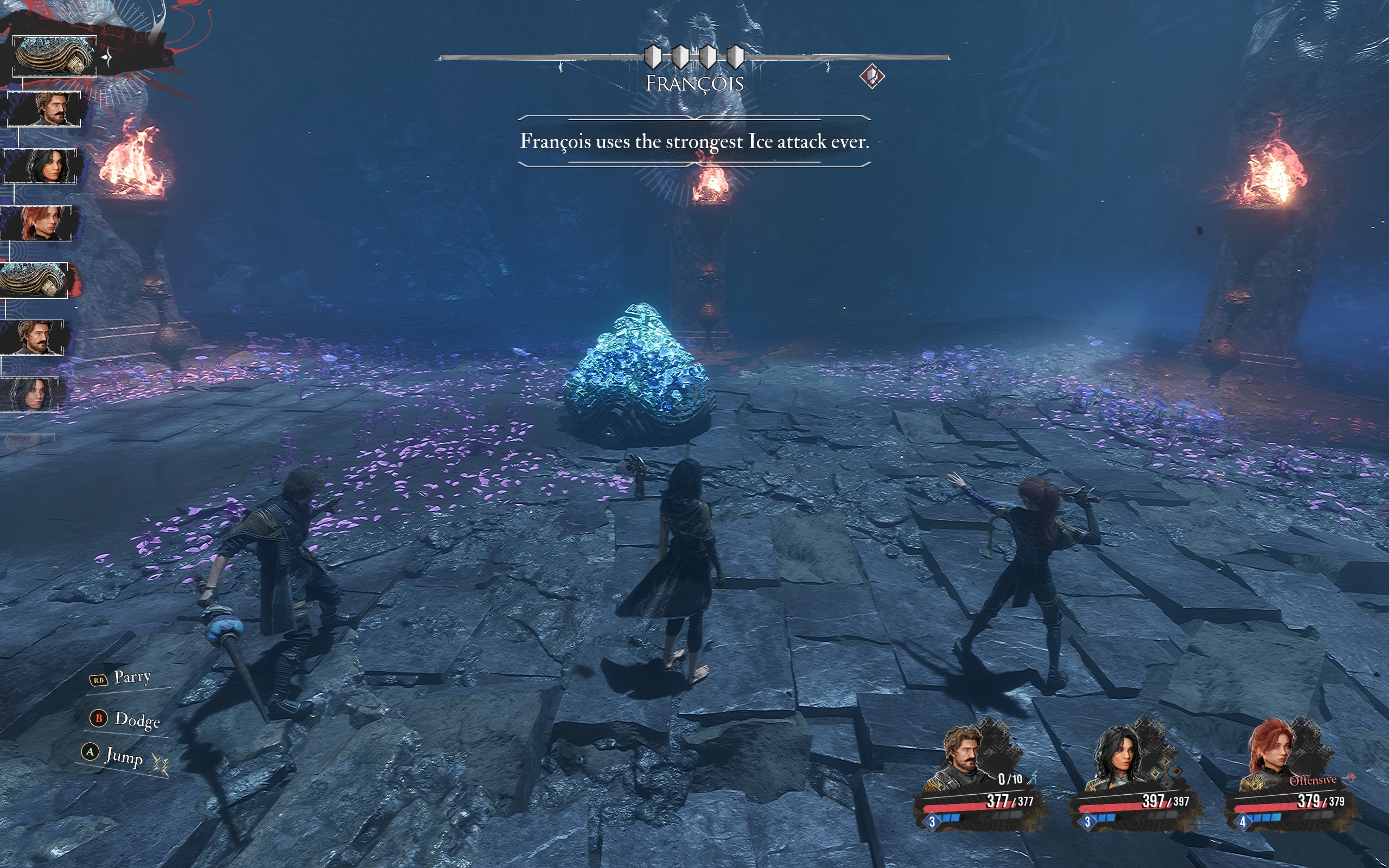
Task: Click the François boss name banner
Action: pyautogui.click(x=695, y=83)
